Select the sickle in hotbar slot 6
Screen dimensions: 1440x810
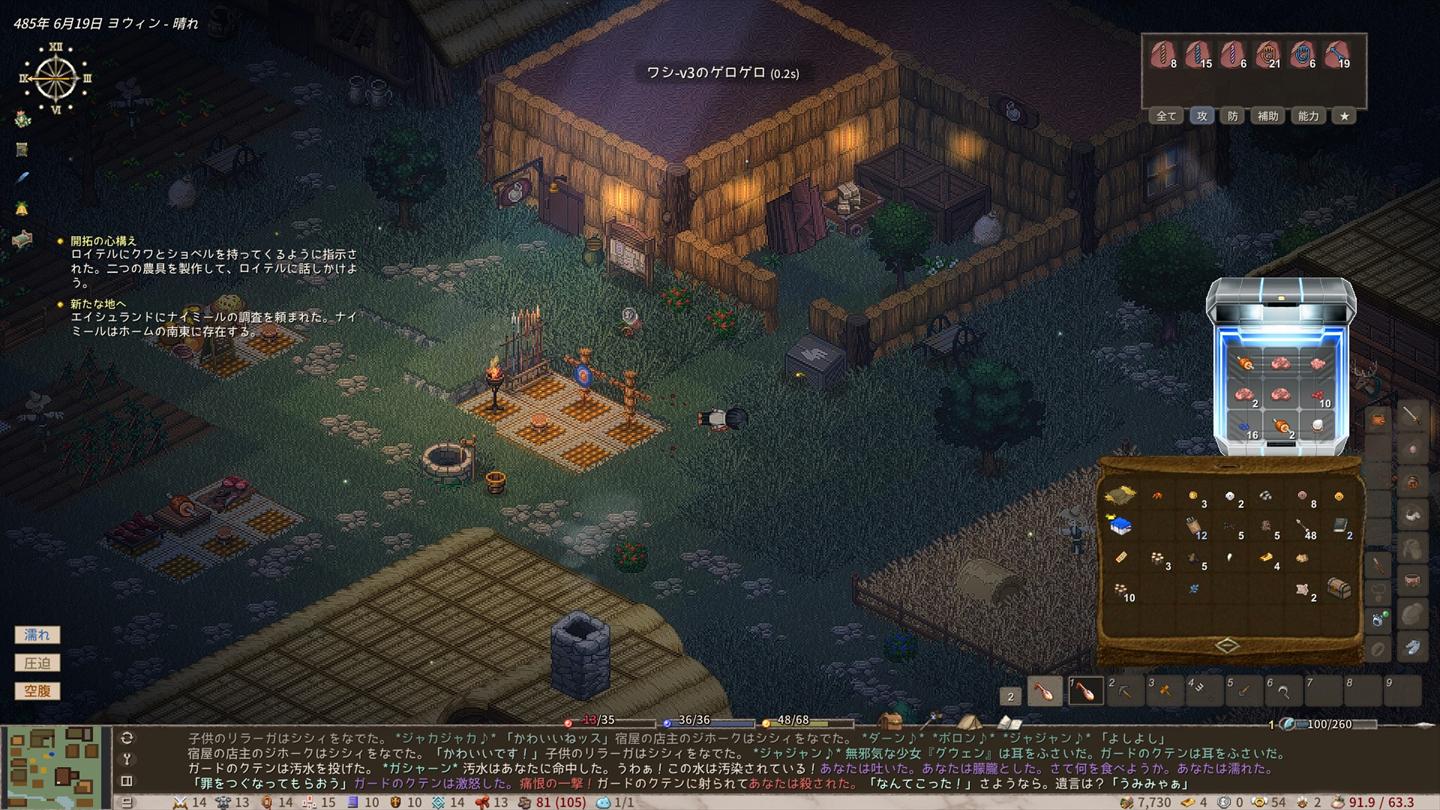pyautogui.click(x=1284, y=691)
